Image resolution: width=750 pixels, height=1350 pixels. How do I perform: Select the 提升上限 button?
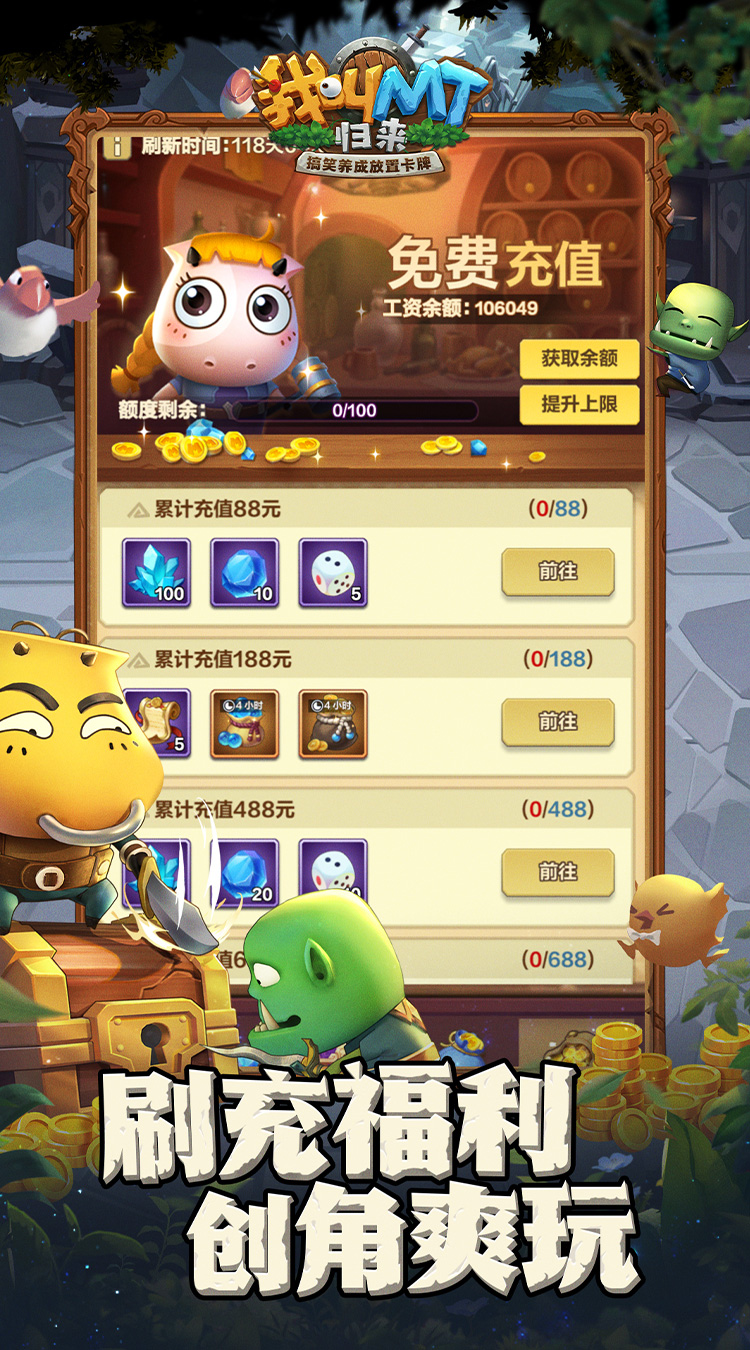[579, 405]
